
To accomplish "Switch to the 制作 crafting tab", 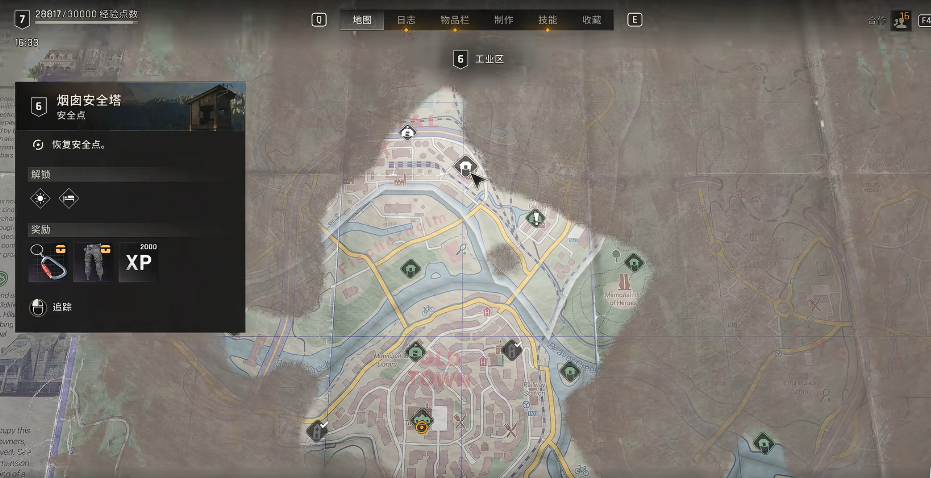I will pyautogui.click(x=503, y=20).
